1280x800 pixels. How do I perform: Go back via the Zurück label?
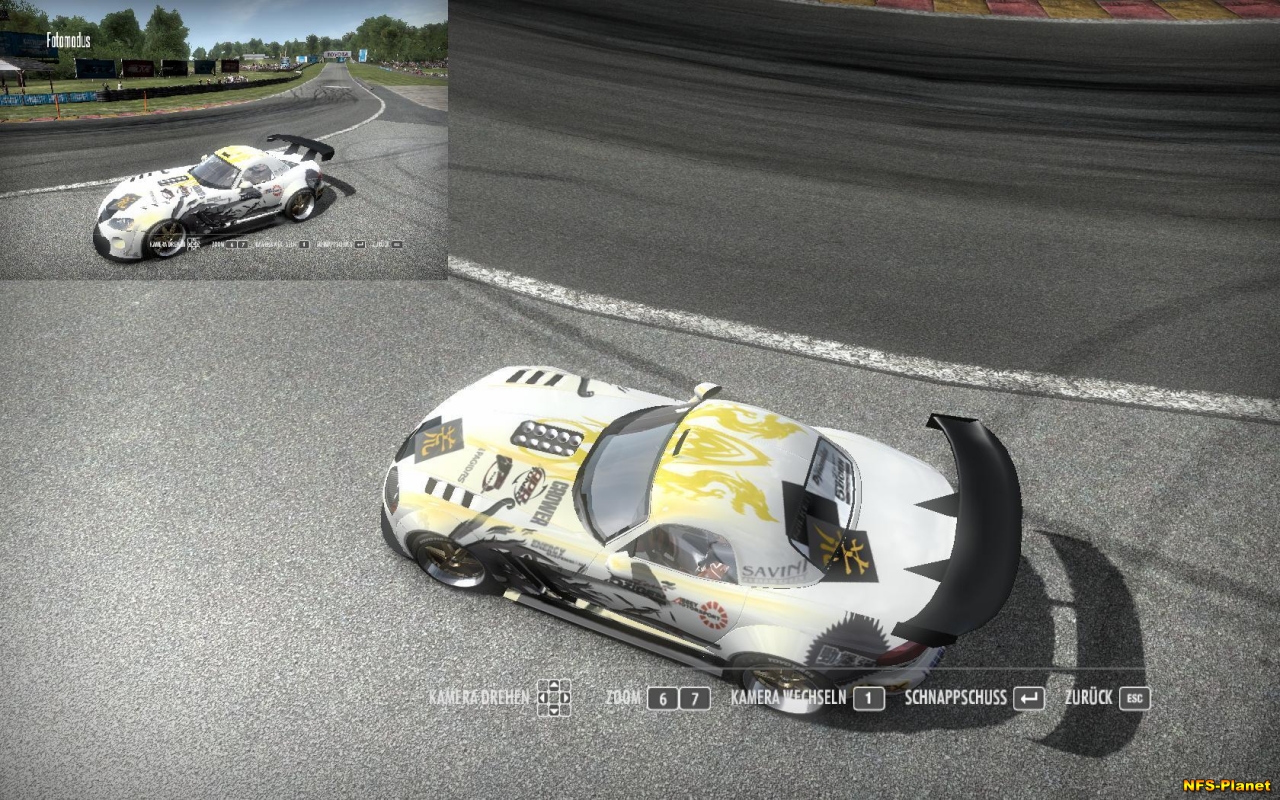click(1088, 698)
